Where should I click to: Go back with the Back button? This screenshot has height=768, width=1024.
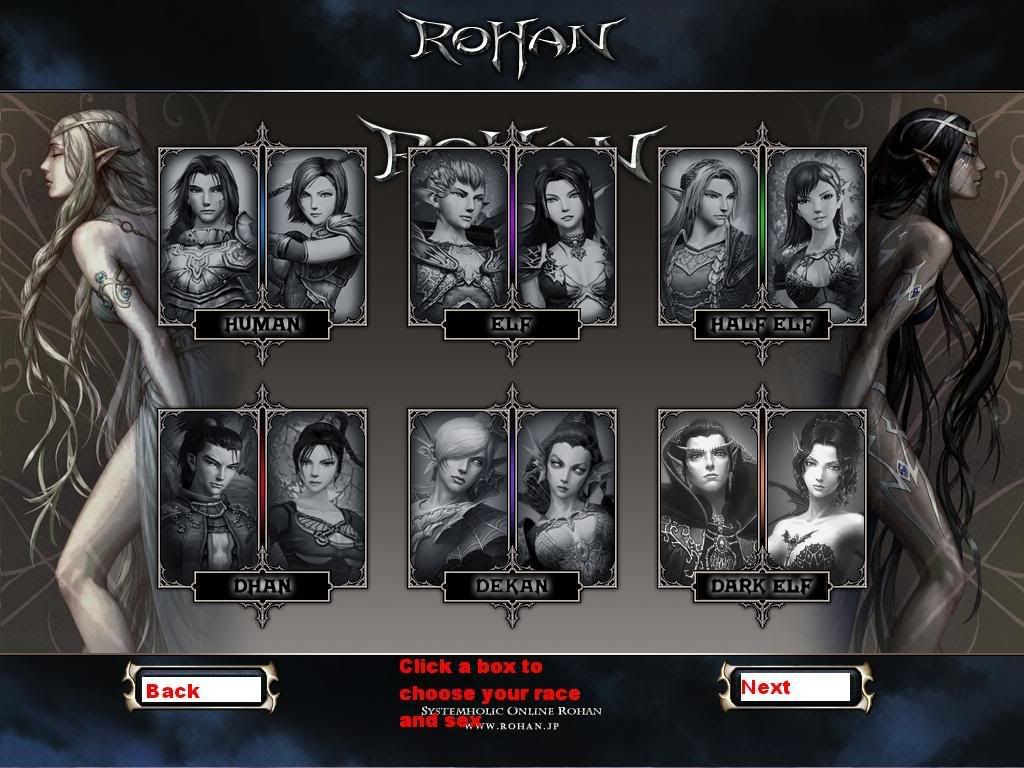tap(198, 689)
